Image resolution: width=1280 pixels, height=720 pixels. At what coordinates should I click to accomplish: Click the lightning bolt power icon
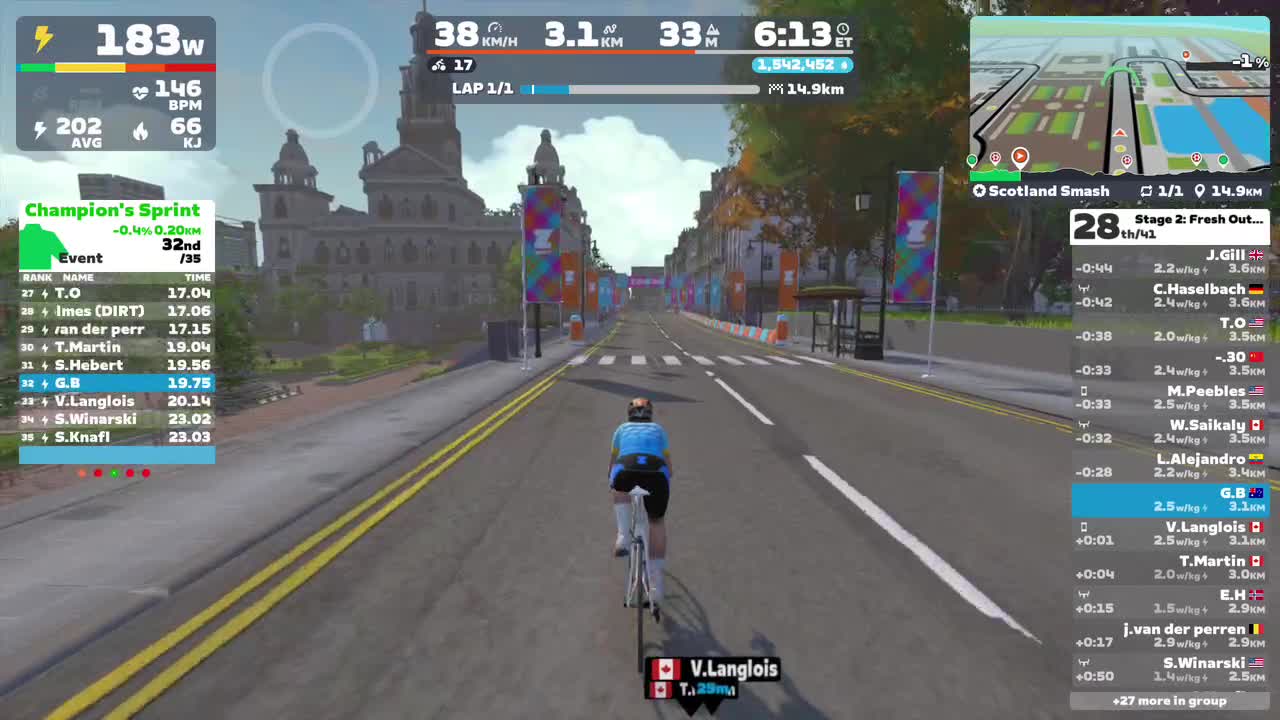pos(41,36)
